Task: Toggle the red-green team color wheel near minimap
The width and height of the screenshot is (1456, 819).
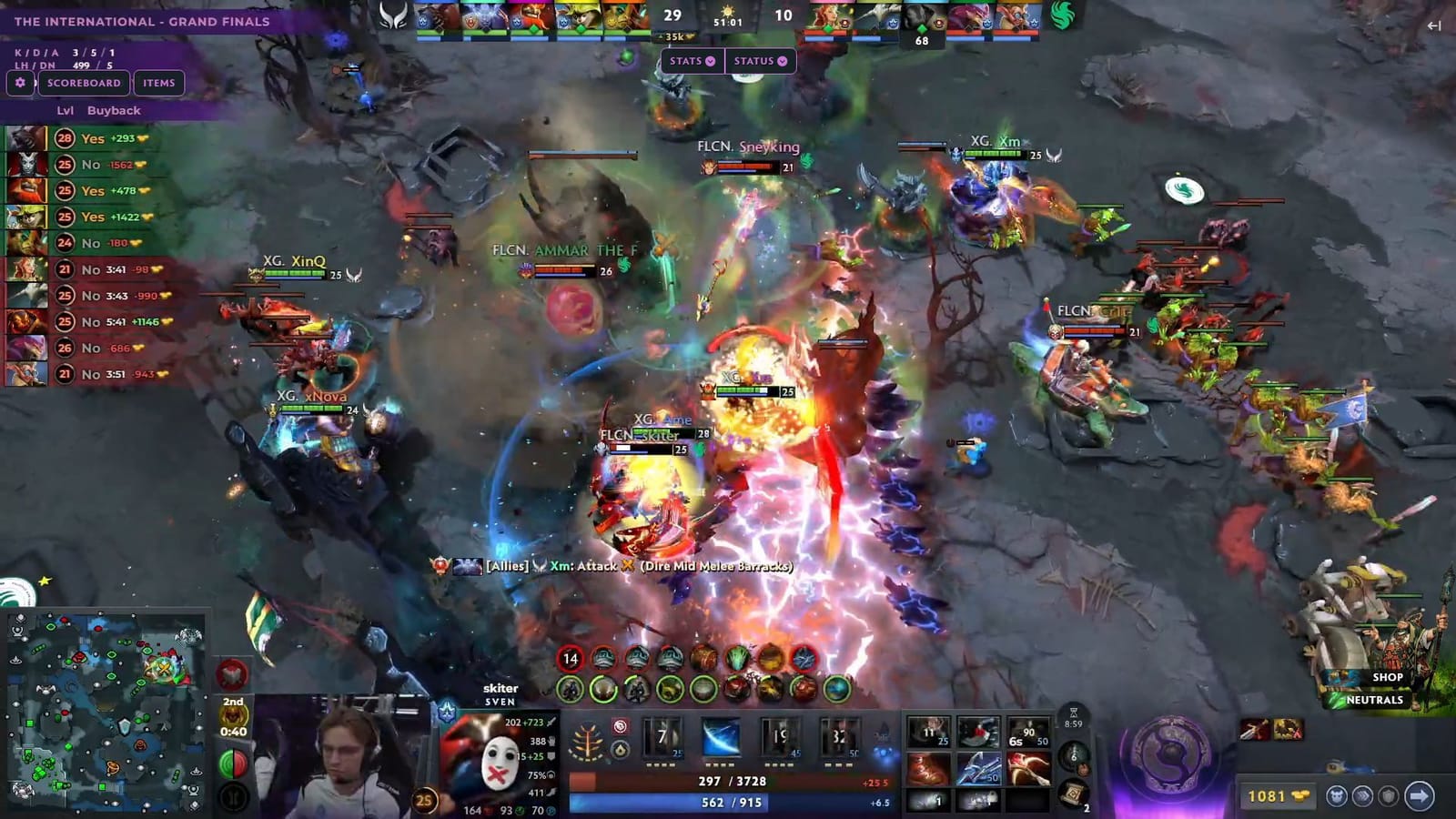Action: (x=232, y=763)
